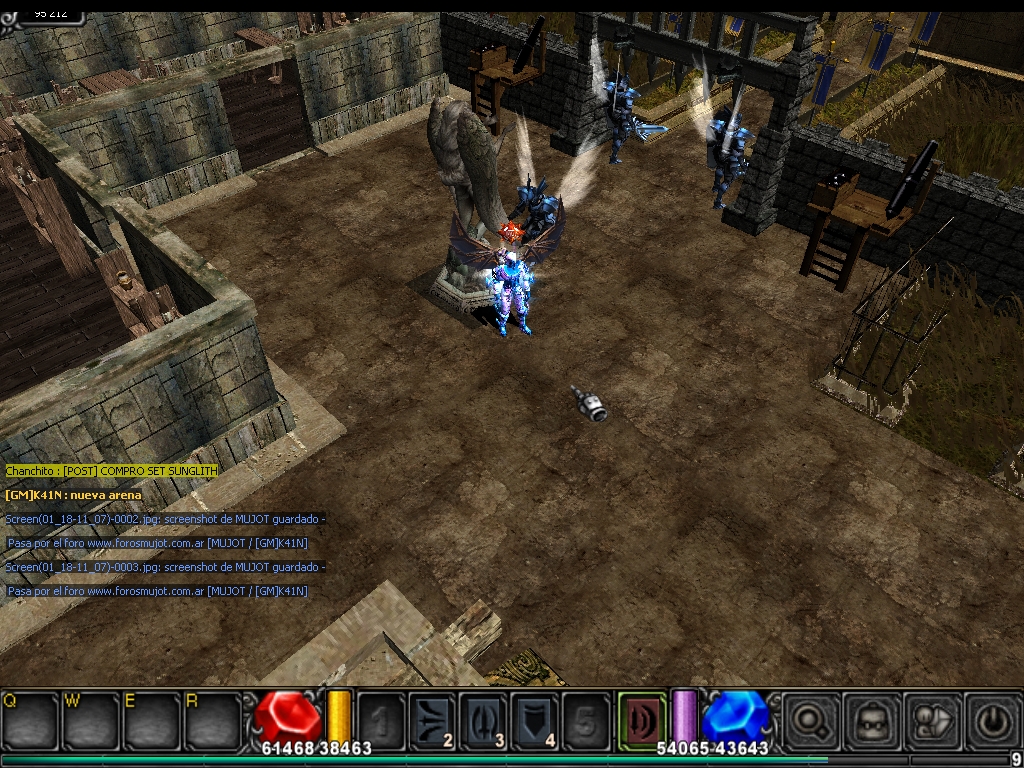Open the inventory backpack button

coord(870,719)
